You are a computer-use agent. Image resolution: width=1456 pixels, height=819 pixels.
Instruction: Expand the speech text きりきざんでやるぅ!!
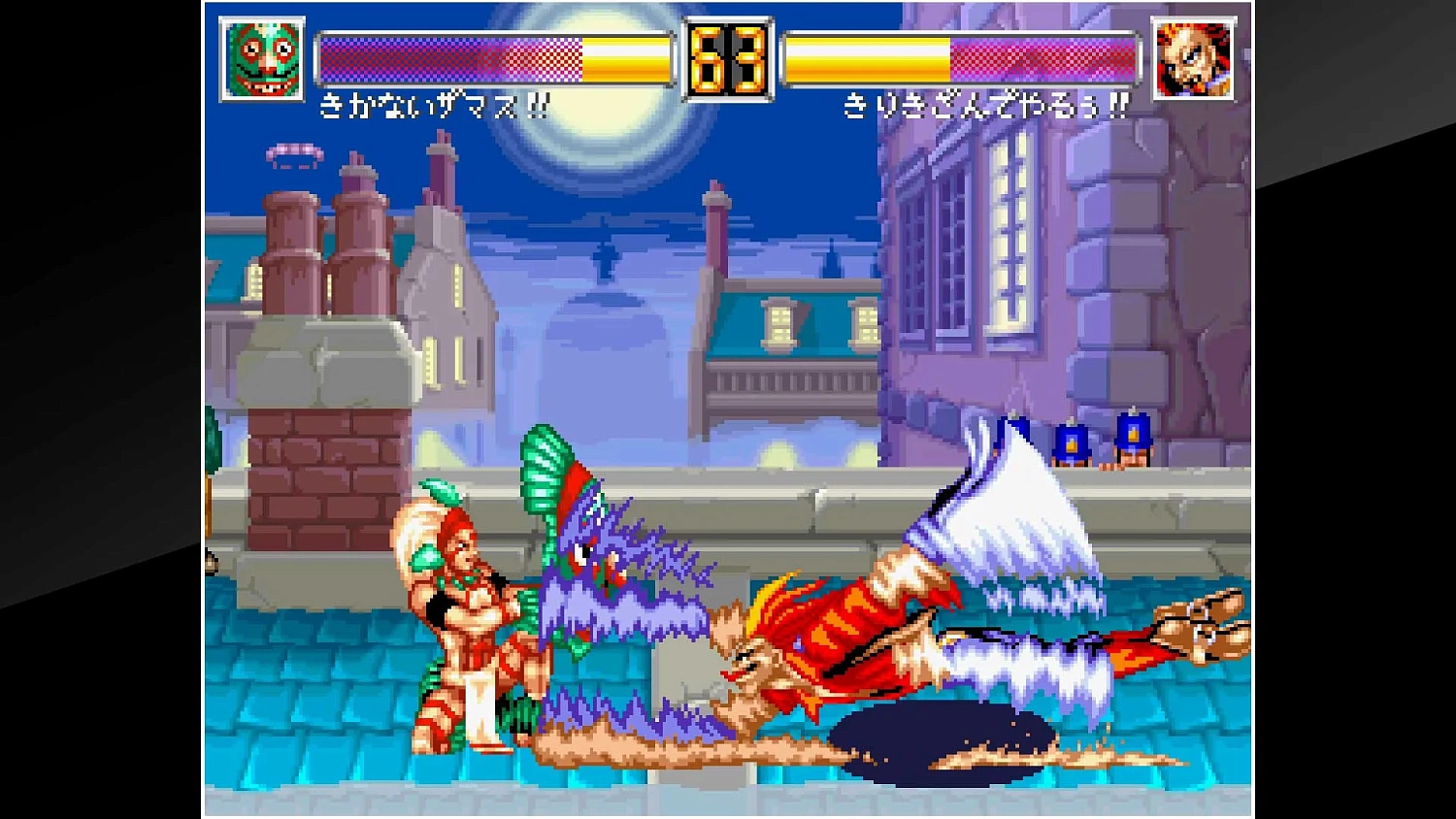point(985,103)
